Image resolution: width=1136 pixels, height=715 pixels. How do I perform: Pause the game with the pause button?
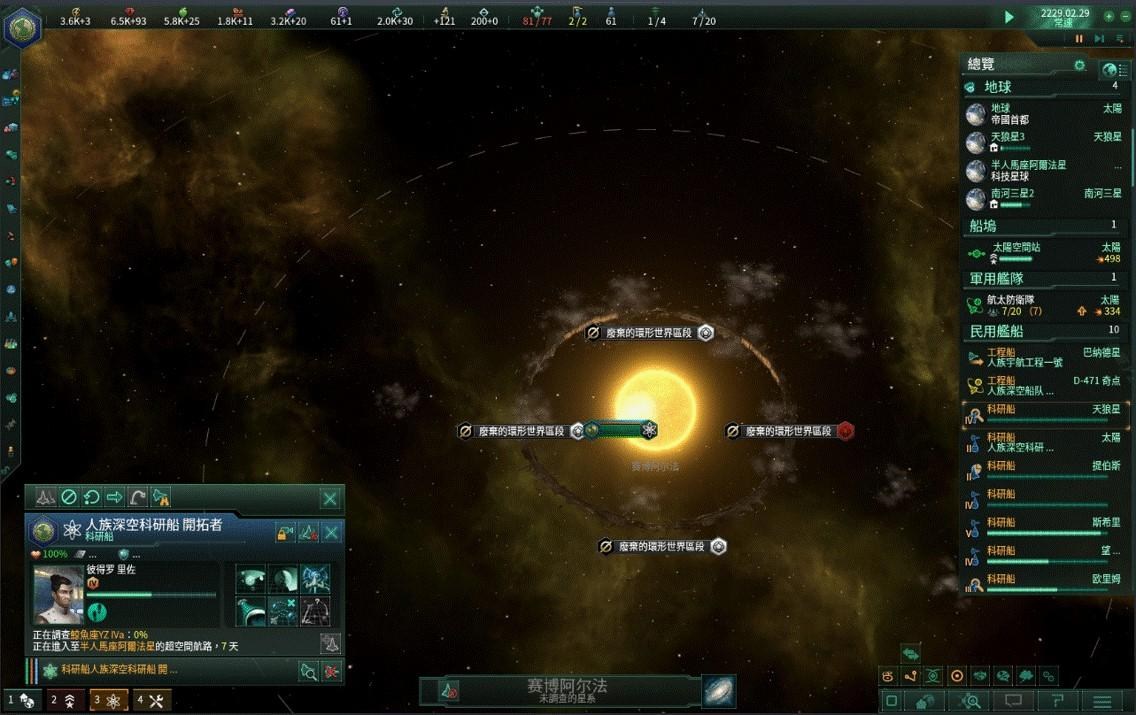1079,39
